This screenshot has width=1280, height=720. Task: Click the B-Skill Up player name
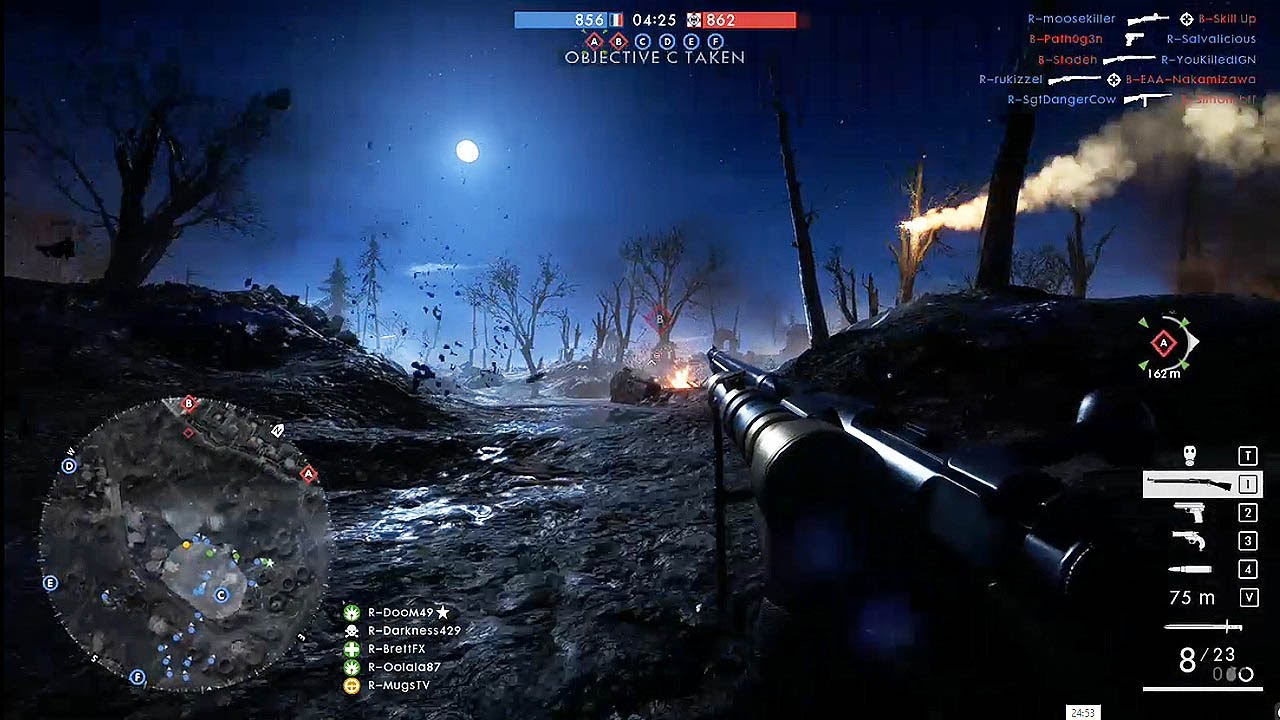click(1228, 17)
